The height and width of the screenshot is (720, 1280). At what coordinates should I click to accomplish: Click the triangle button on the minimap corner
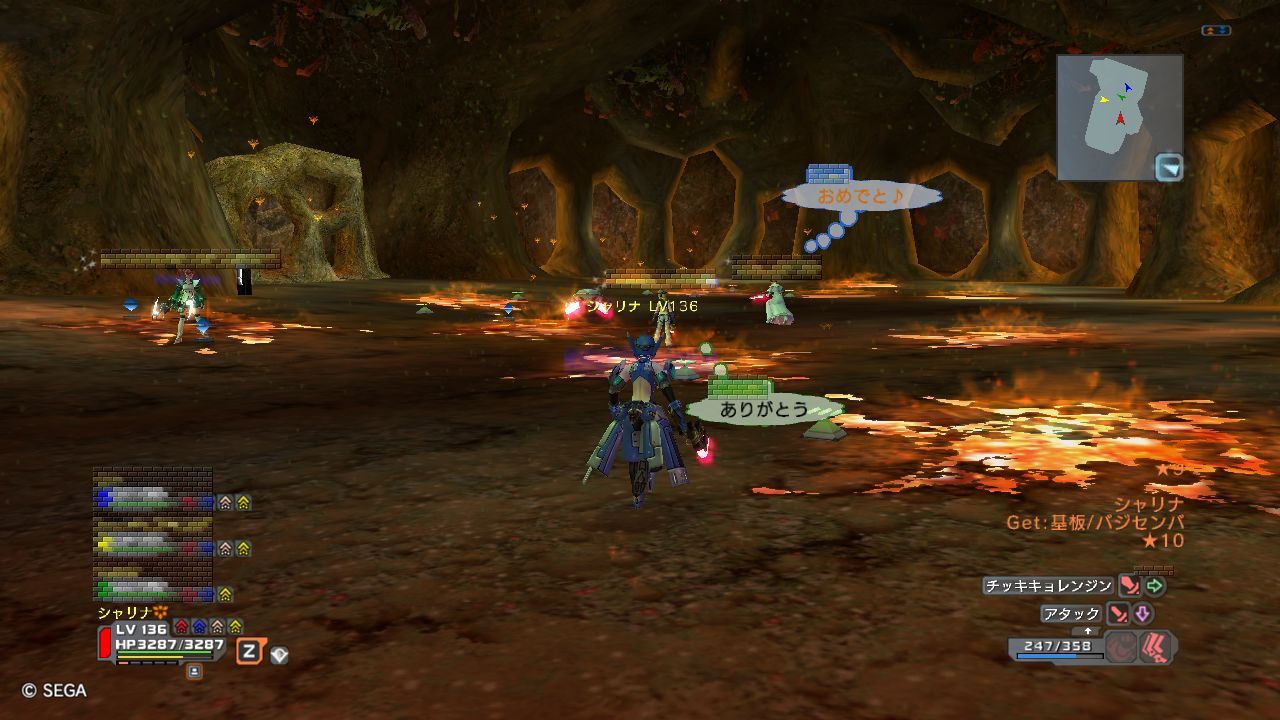(1169, 167)
